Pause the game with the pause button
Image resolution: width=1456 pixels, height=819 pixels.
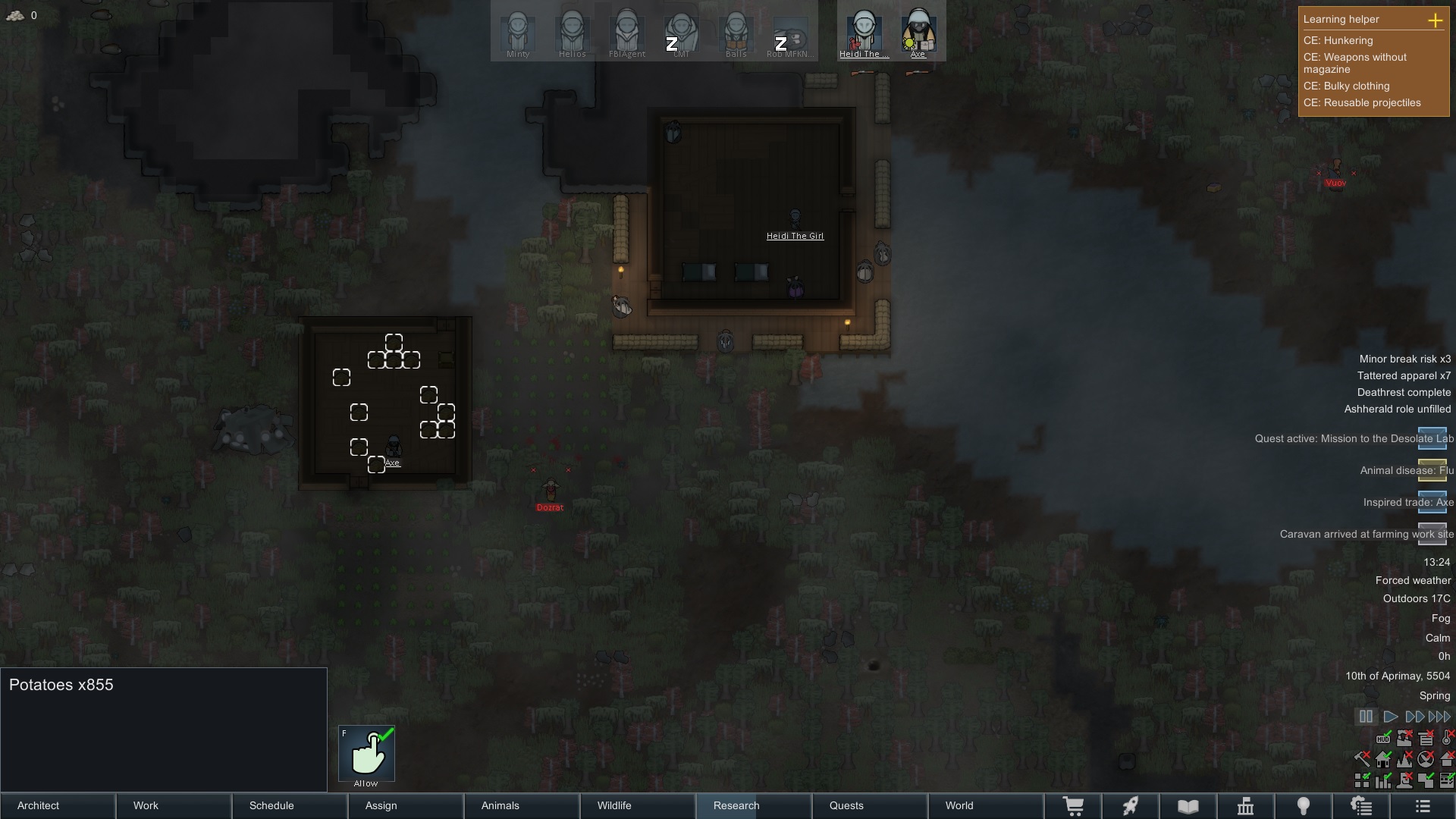coord(1366,717)
